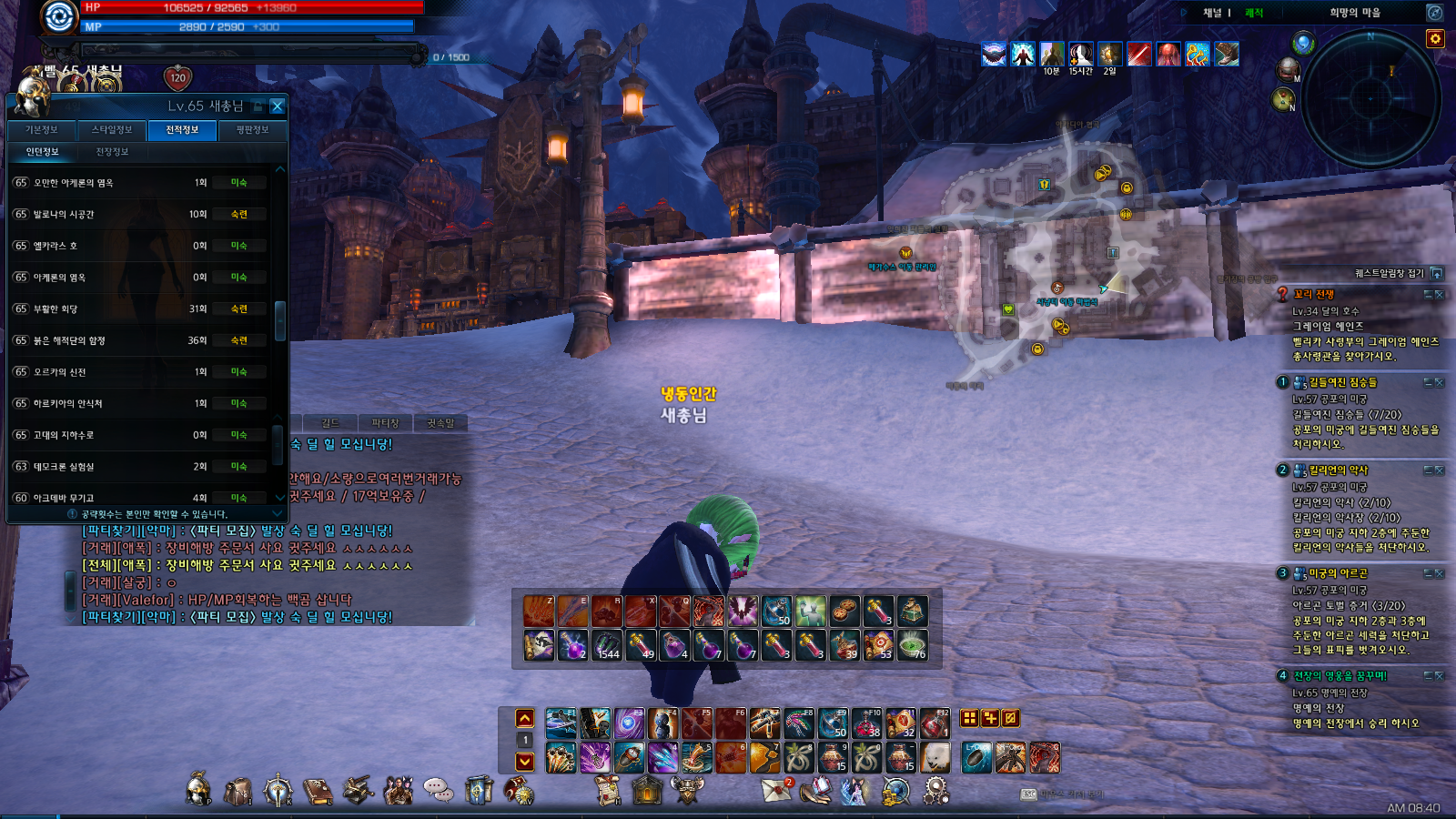The width and height of the screenshot is (1456, 819).
Task: Select the 평판정보 tab
Action: [x=252, y=130]
